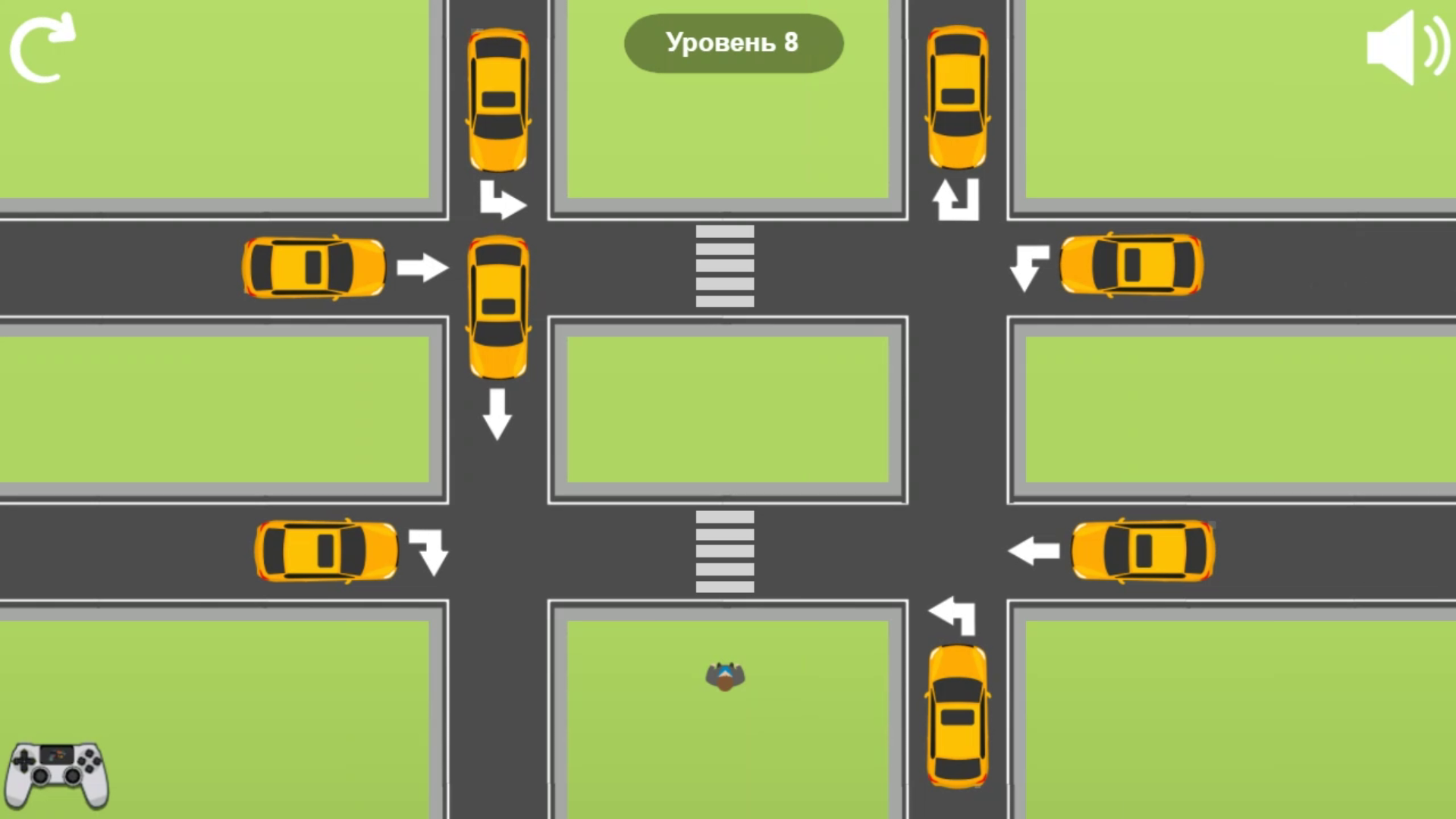Click the upper zebra crosswalk stripes
This screenshot has width=1456, height=819.
(724, 265)
